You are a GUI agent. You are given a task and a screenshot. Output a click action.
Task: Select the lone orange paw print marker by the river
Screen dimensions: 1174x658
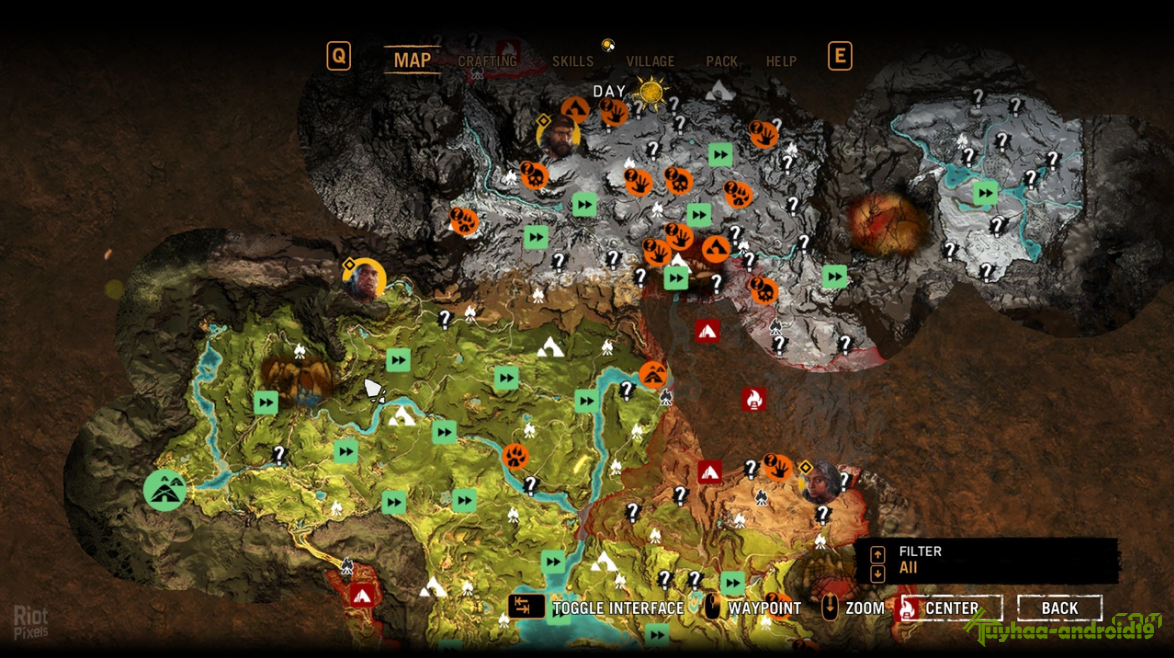coord(516,457)
